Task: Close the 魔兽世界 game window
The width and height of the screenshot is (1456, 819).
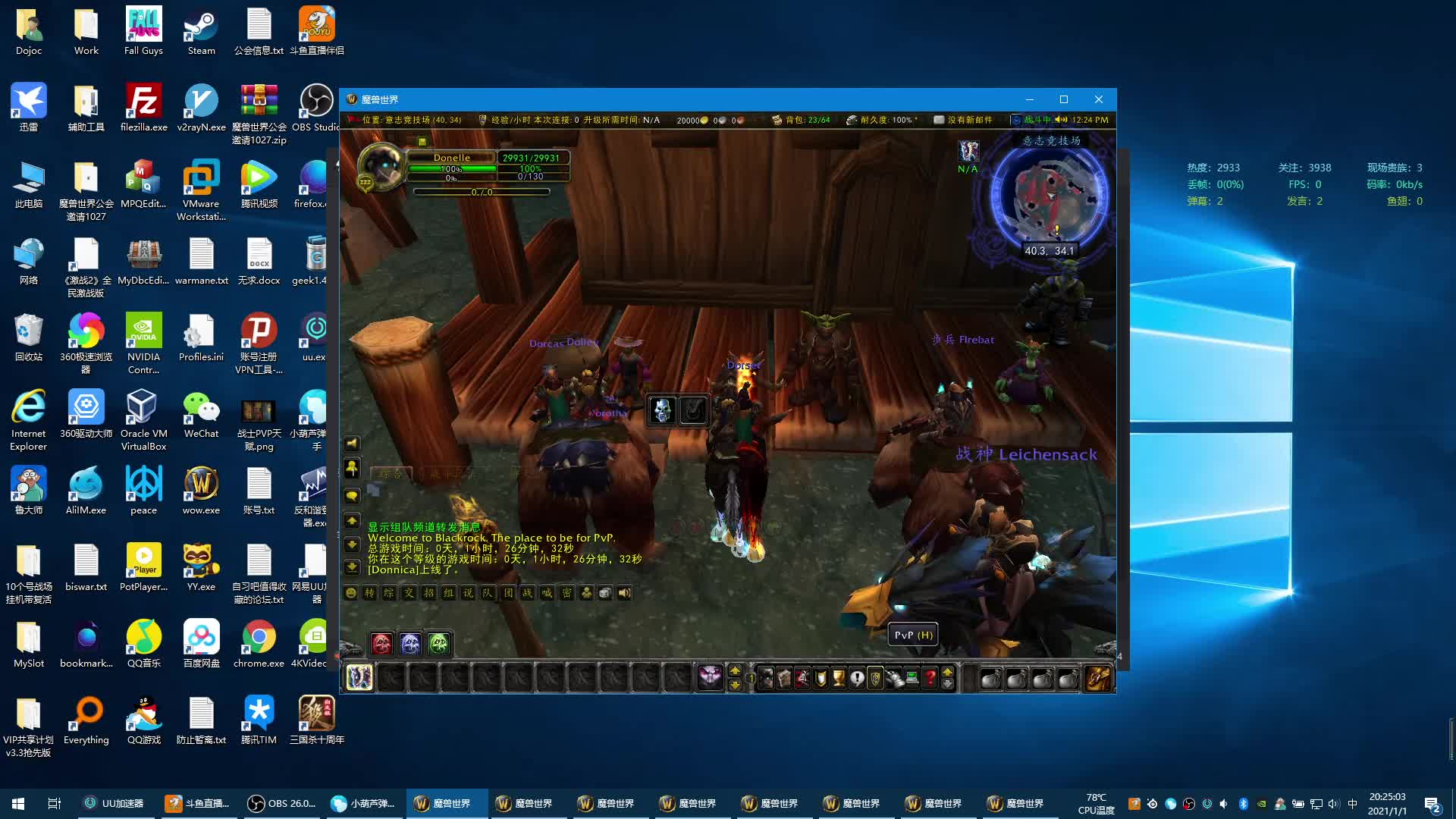Action: (x=1098, y=99)
